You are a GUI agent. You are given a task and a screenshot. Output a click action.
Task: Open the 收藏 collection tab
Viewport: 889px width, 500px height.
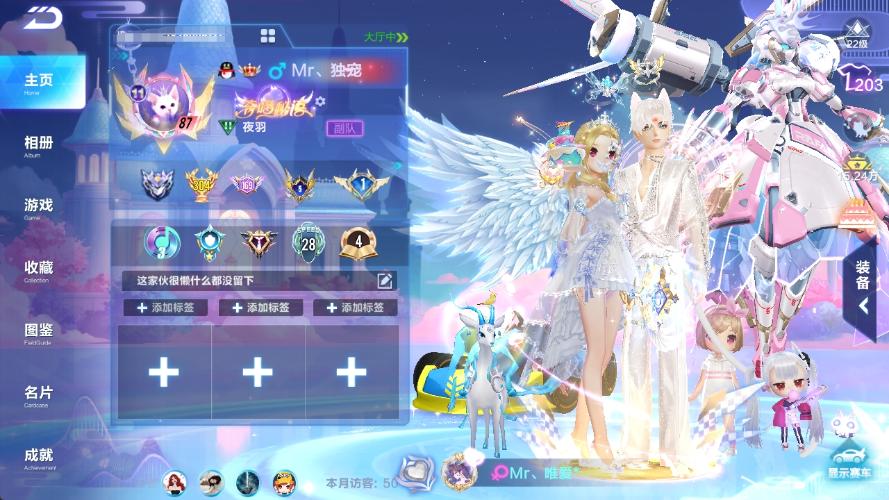[40, 270]
